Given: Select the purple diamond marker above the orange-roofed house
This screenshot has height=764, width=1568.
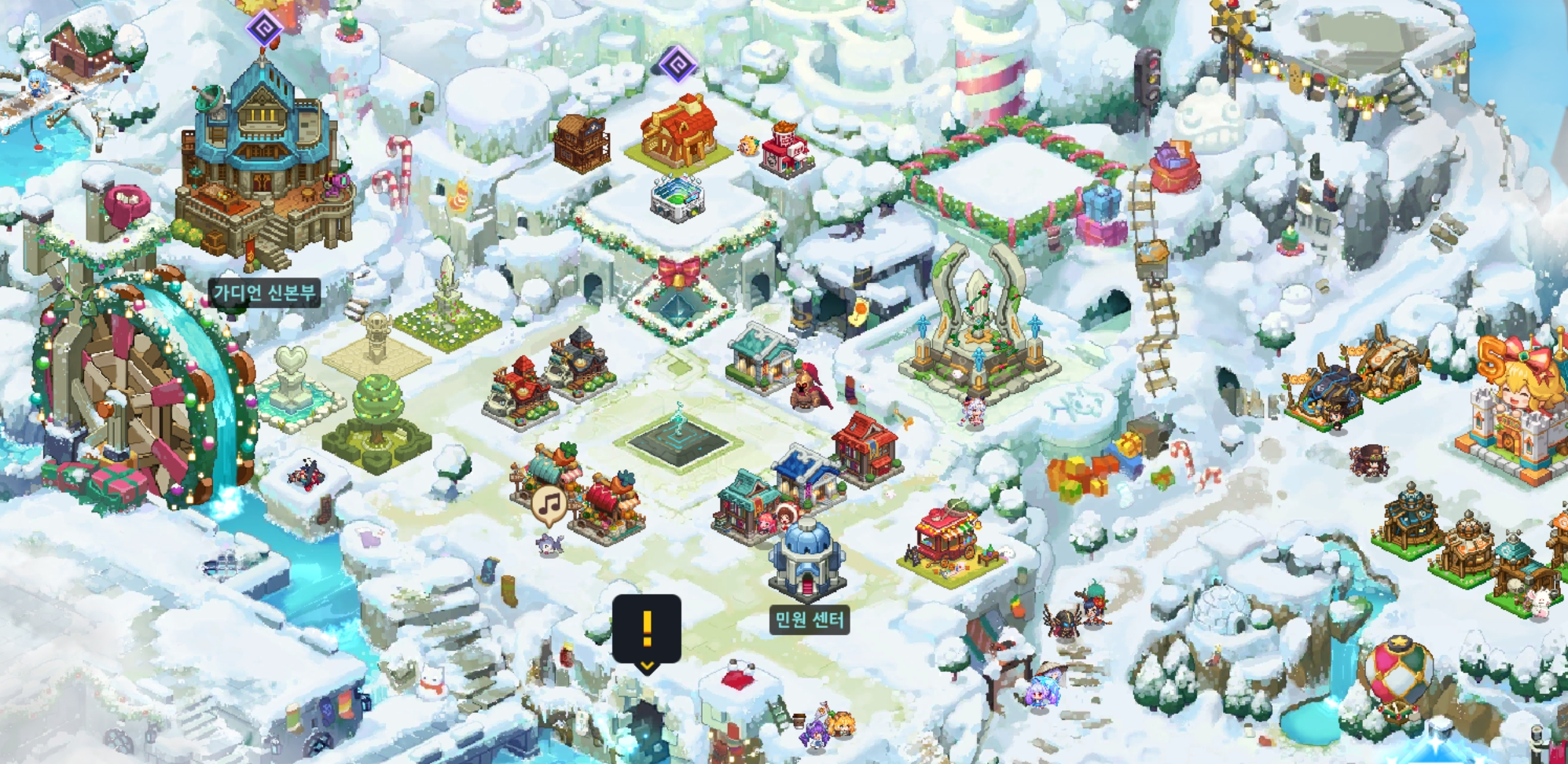Looking at the screenshot, I should pyautogui.click(x=678, y=63).
